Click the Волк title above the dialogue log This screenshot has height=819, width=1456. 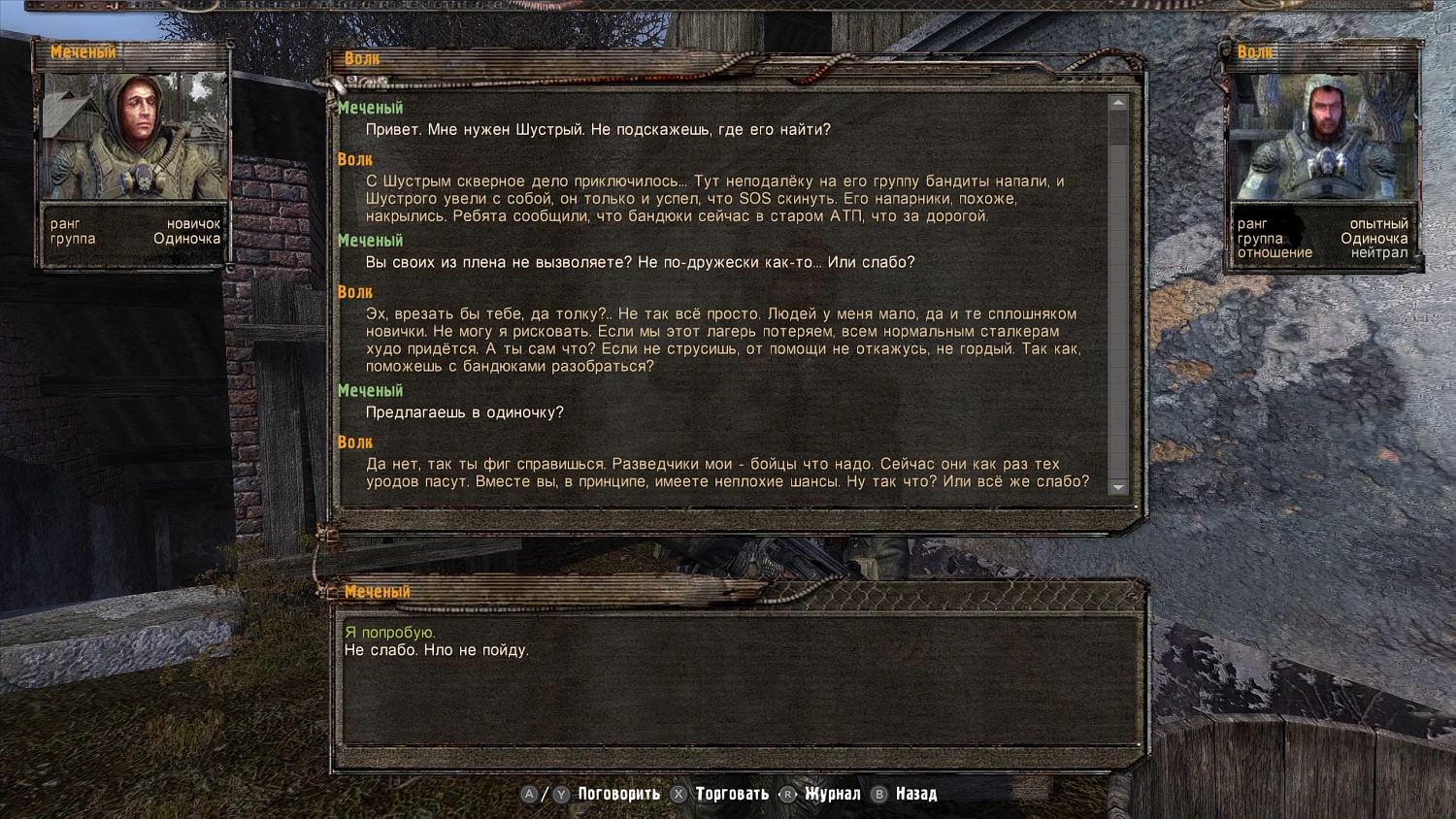(x=361, y=57)
